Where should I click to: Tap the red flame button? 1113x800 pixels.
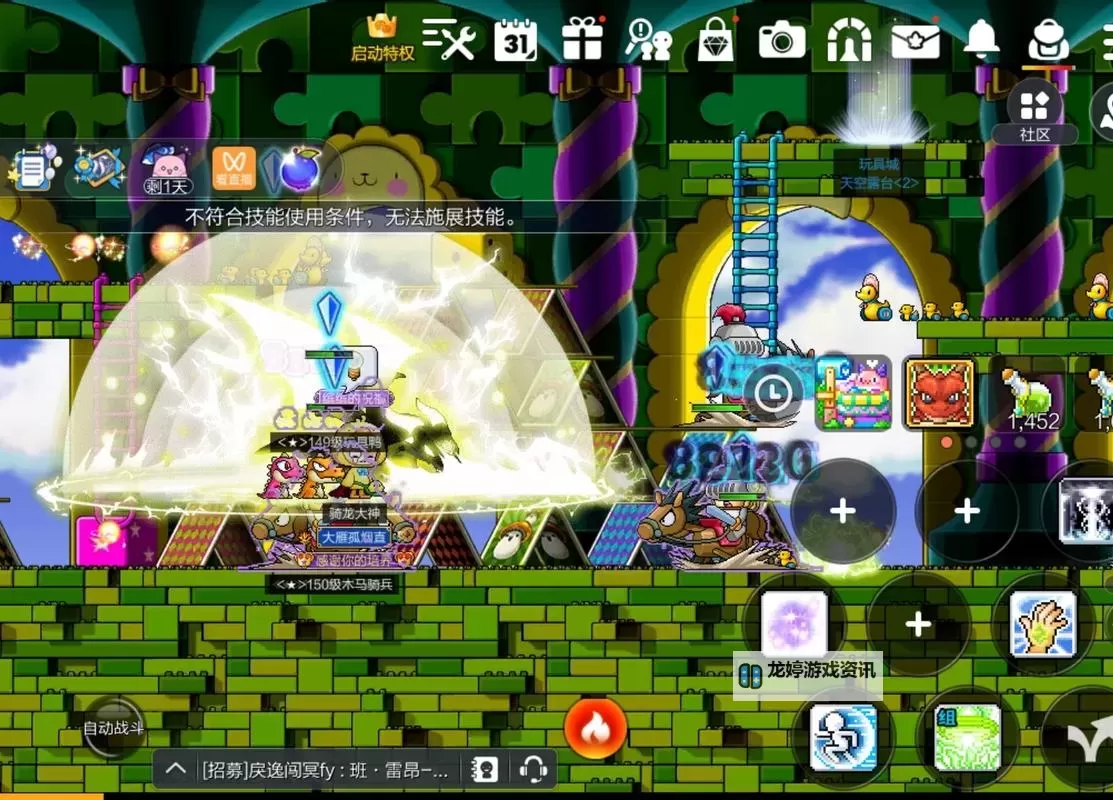[596, 728]
